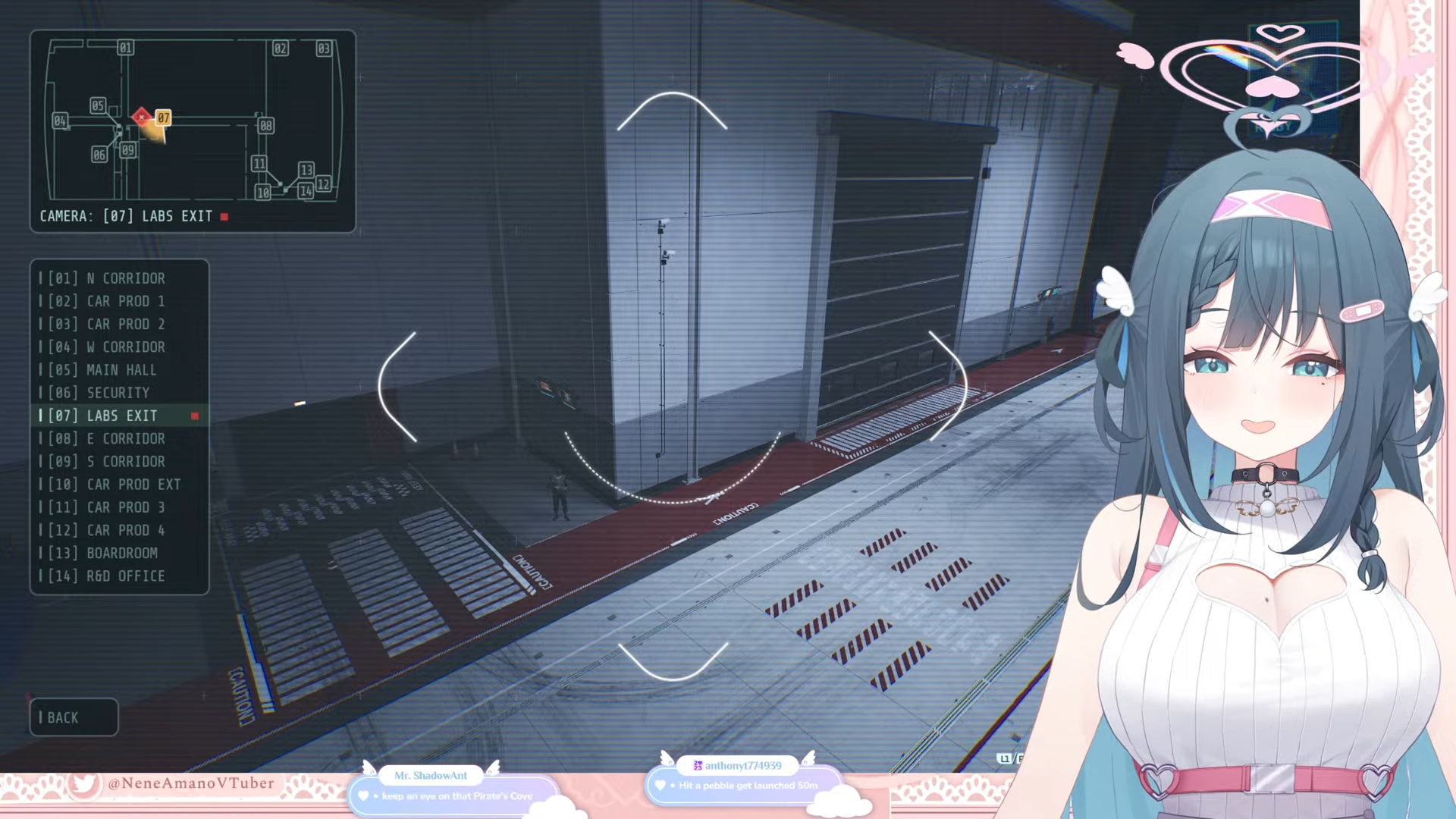Click camera marker 01 on the minimap
Screen dimensions: 1456x819
click(x=125, y=48)
